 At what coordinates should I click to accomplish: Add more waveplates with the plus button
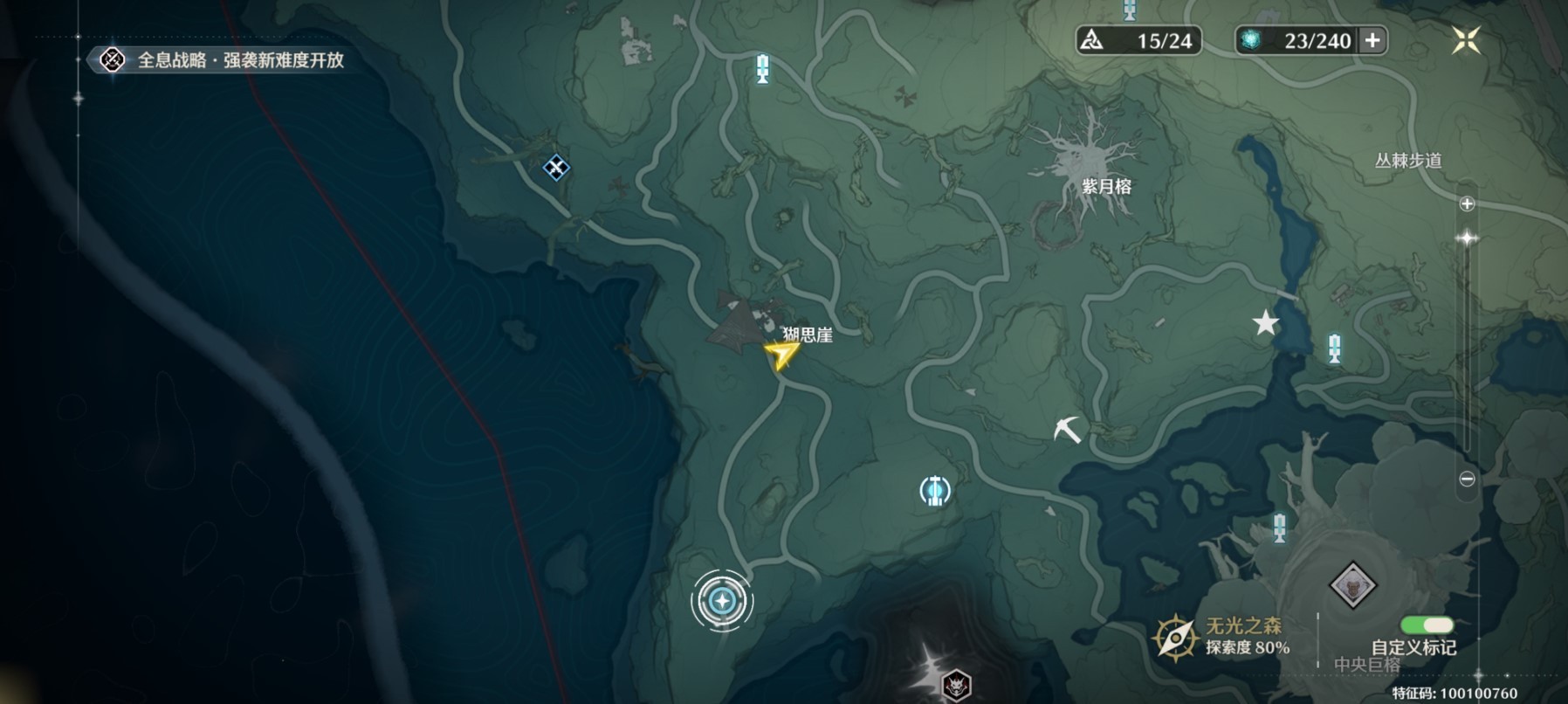[1372, 40]
